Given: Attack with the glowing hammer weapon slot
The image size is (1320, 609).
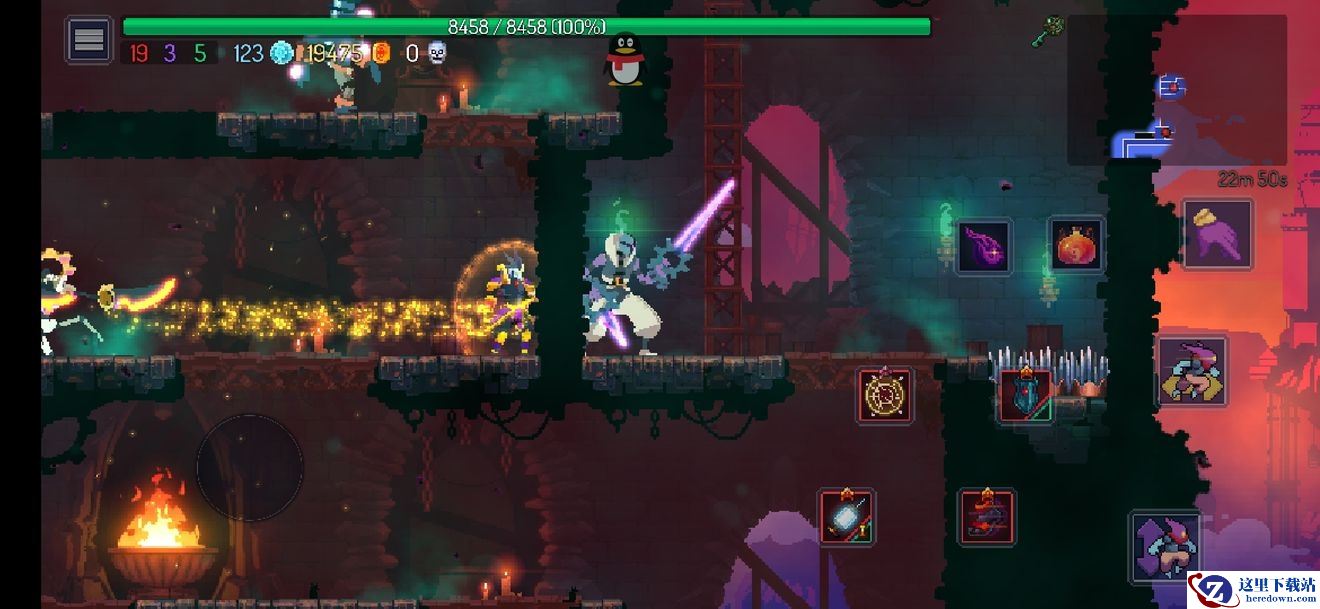Looking at the screenshot, I should click(x=847, y=517).
